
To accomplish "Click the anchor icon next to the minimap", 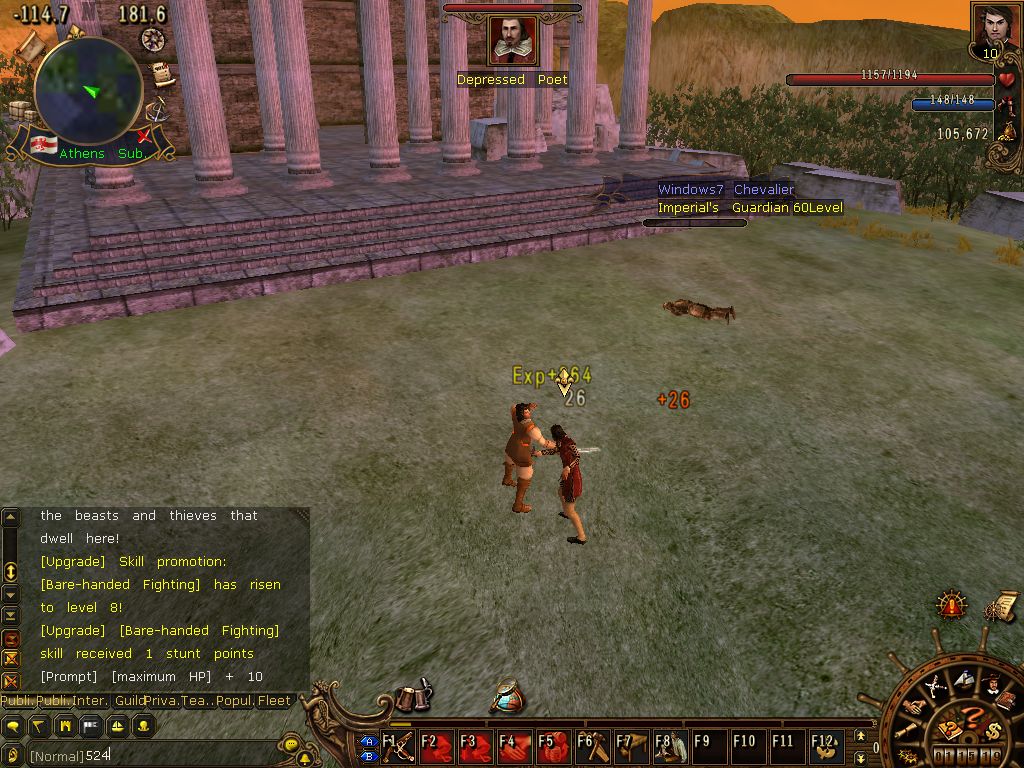I will point(154,111).
